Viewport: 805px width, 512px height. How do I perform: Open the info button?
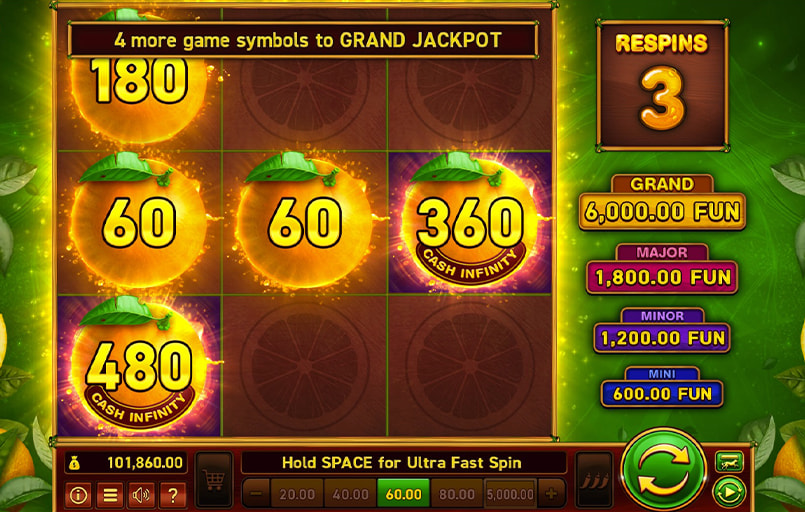[x=78, y=494]
